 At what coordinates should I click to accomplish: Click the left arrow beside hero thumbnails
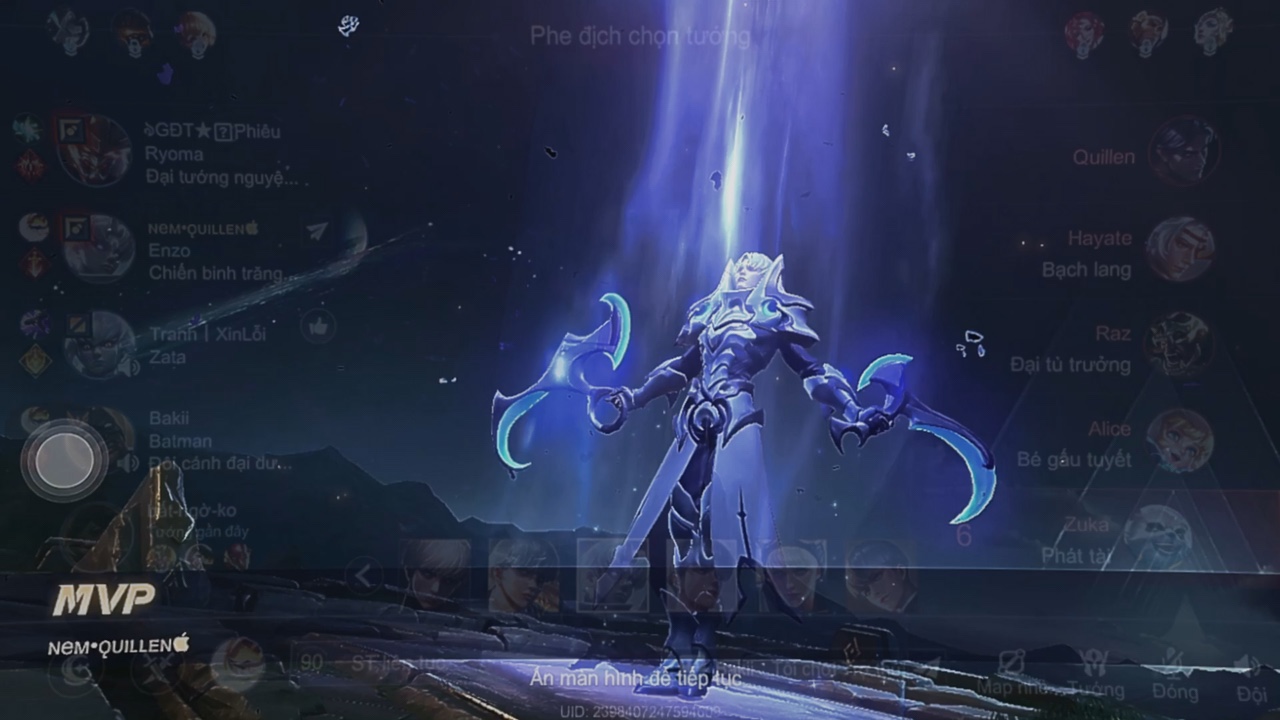[363, 576]
